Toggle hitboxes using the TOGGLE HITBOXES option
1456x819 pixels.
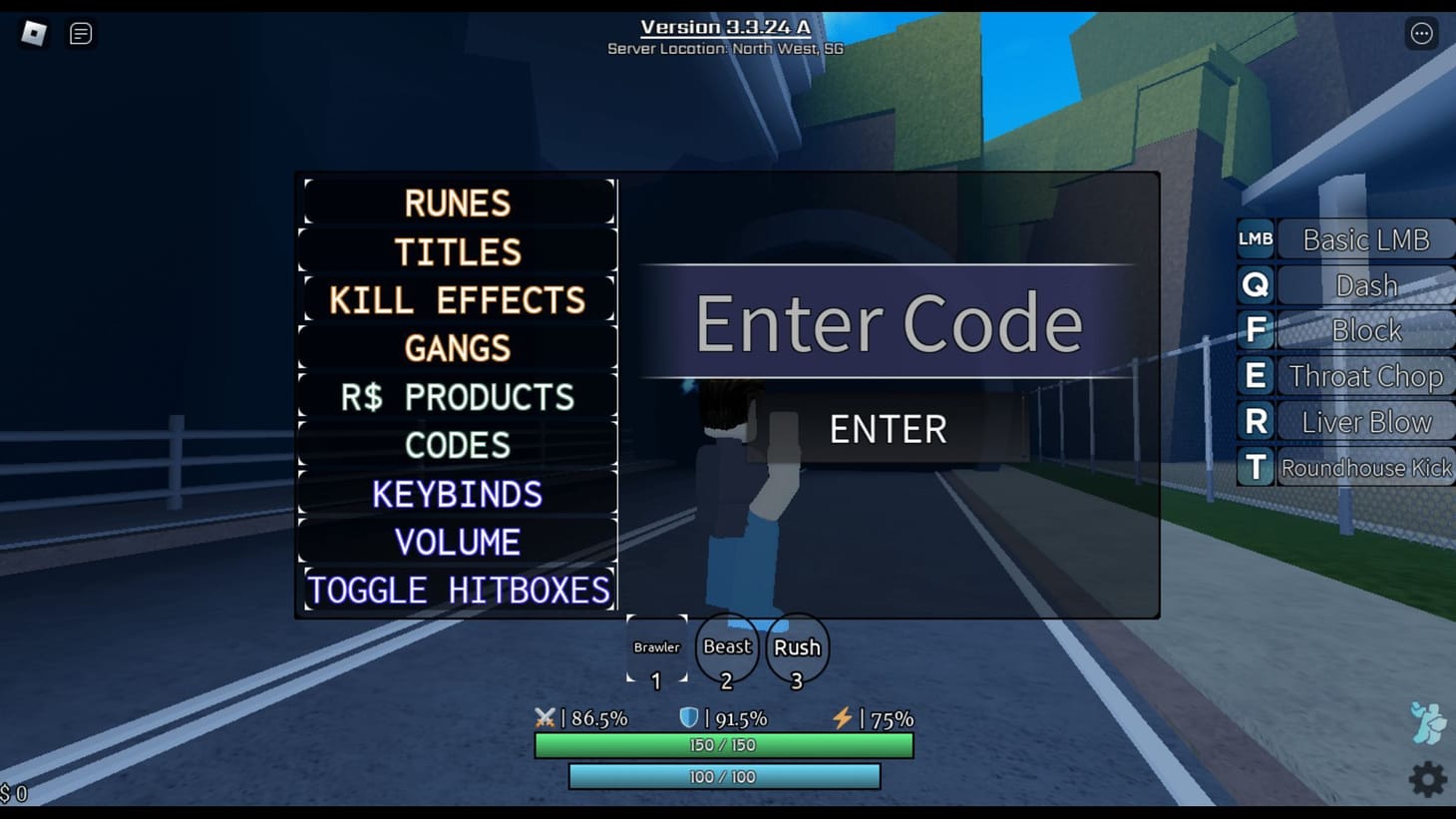coord(457,590)
